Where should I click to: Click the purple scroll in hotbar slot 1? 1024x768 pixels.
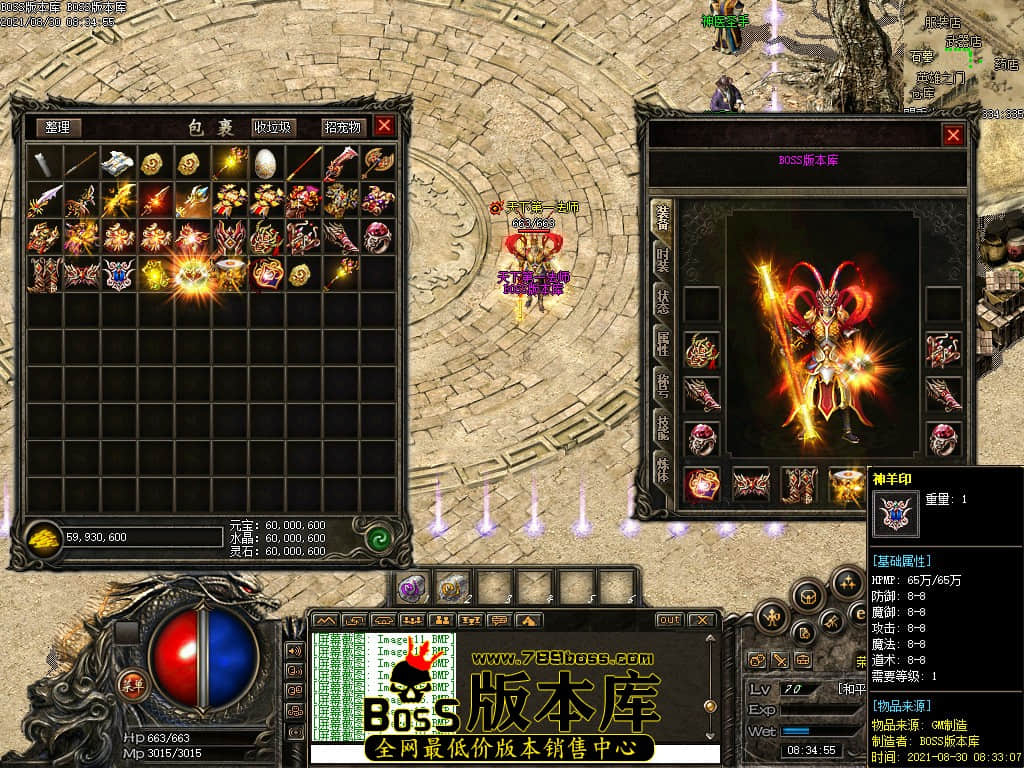pyautogui.click(x=411, y=588)
